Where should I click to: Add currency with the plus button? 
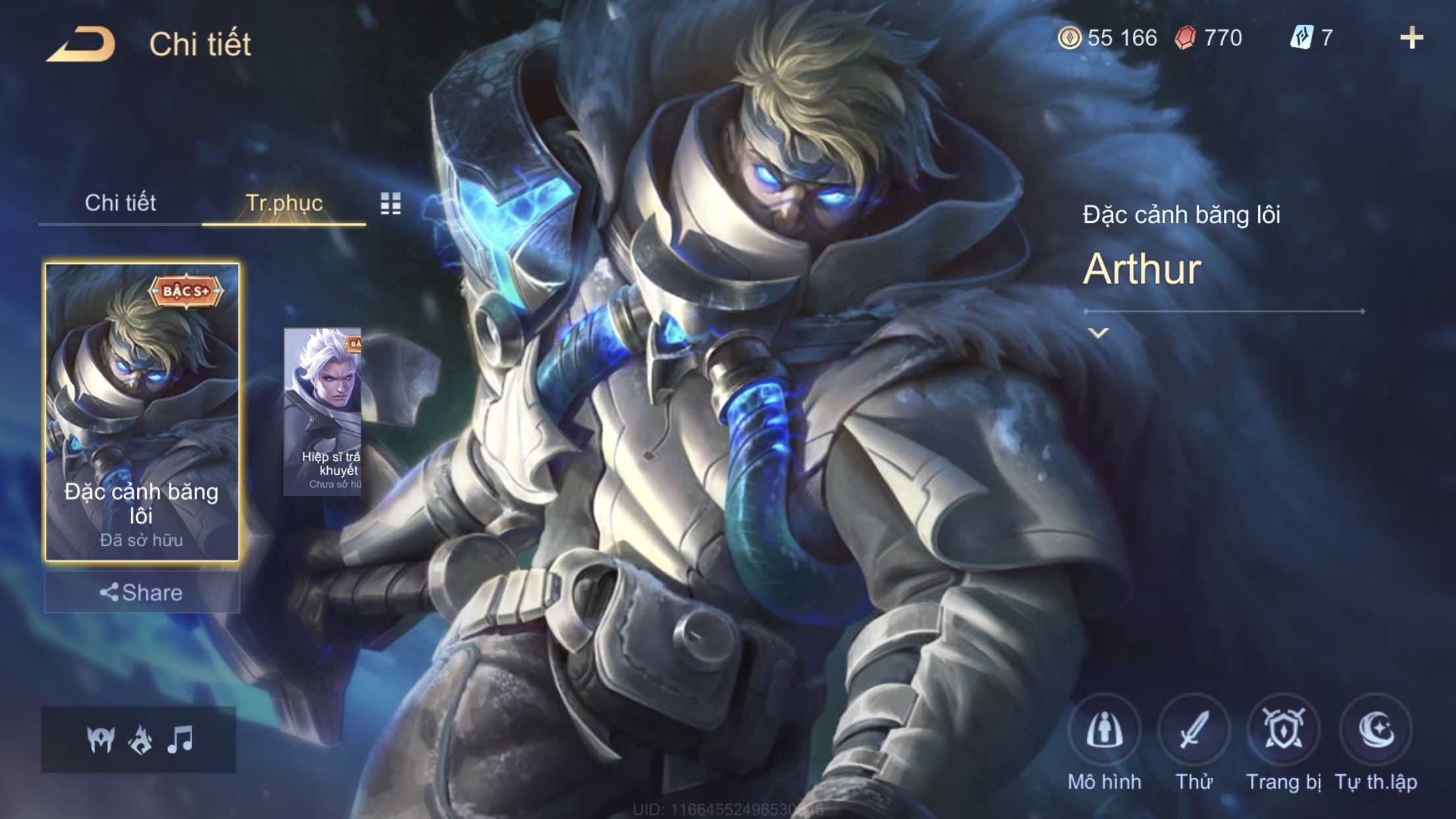point(1411,38)
